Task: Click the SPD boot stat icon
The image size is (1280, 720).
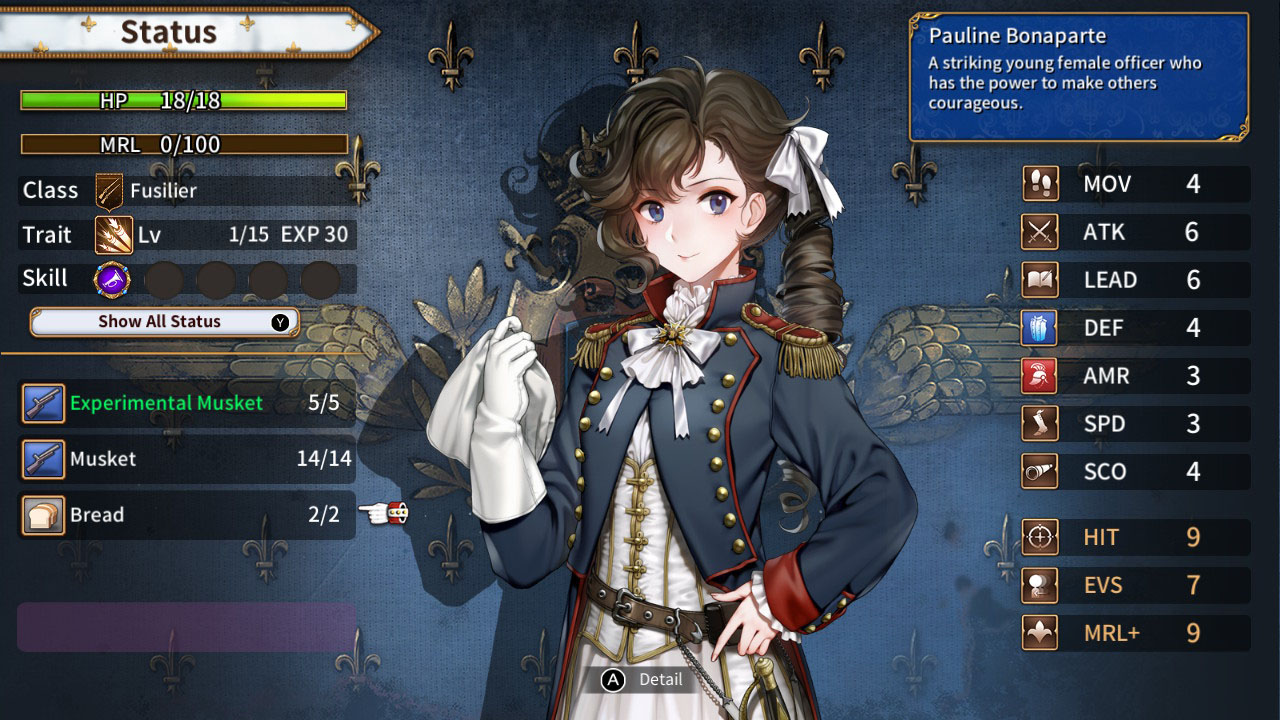Action: [x=1038, y=423]
